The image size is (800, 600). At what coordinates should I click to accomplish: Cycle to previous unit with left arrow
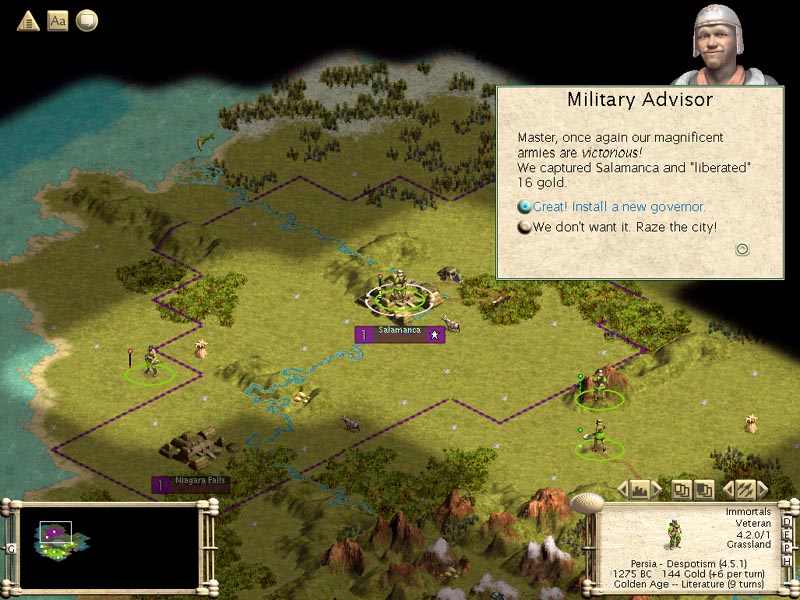click(x=728, y=489)
